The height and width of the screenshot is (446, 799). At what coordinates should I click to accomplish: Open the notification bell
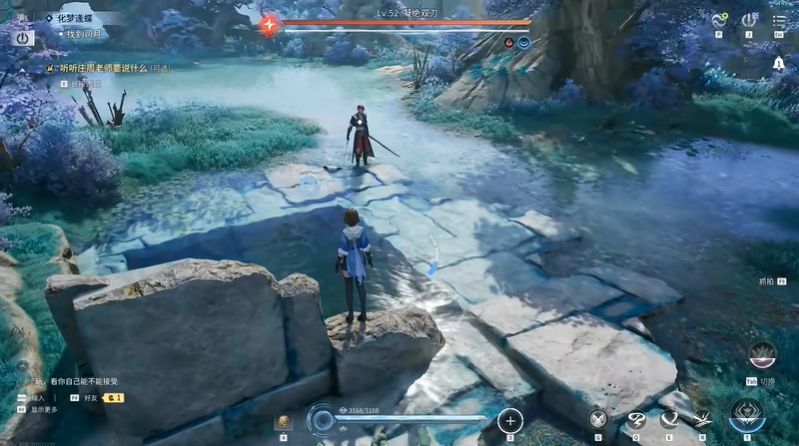click(x=779, y=63)
